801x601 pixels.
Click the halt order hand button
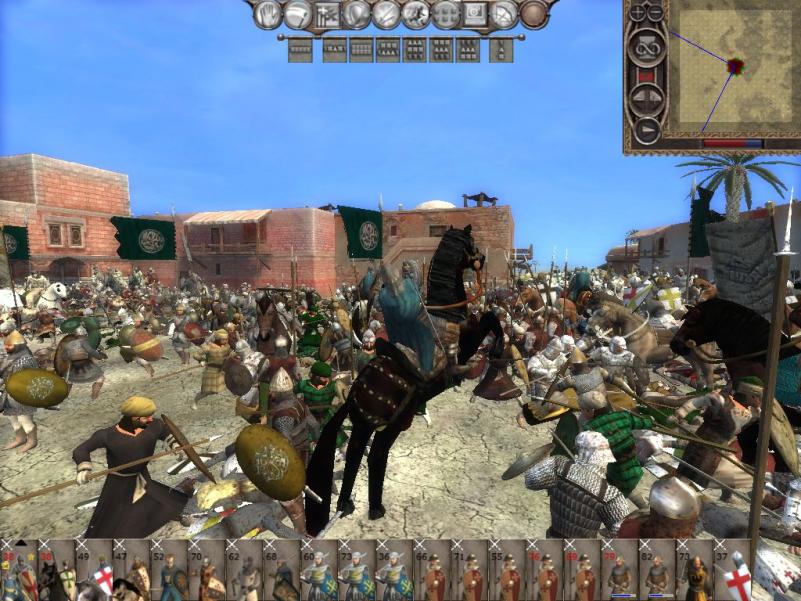click(x=267, y=14)
